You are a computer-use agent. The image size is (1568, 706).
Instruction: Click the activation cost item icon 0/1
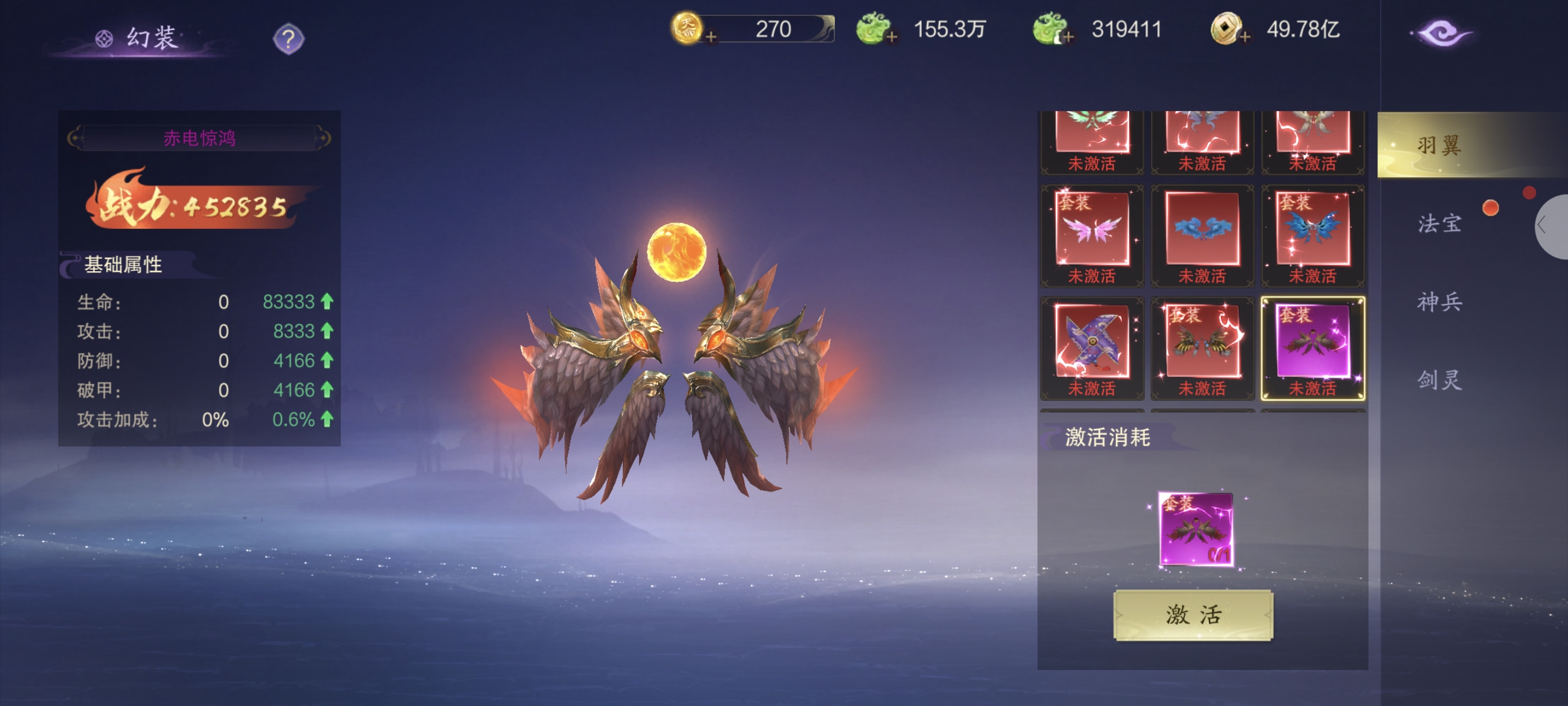(x=1195, y=529)
